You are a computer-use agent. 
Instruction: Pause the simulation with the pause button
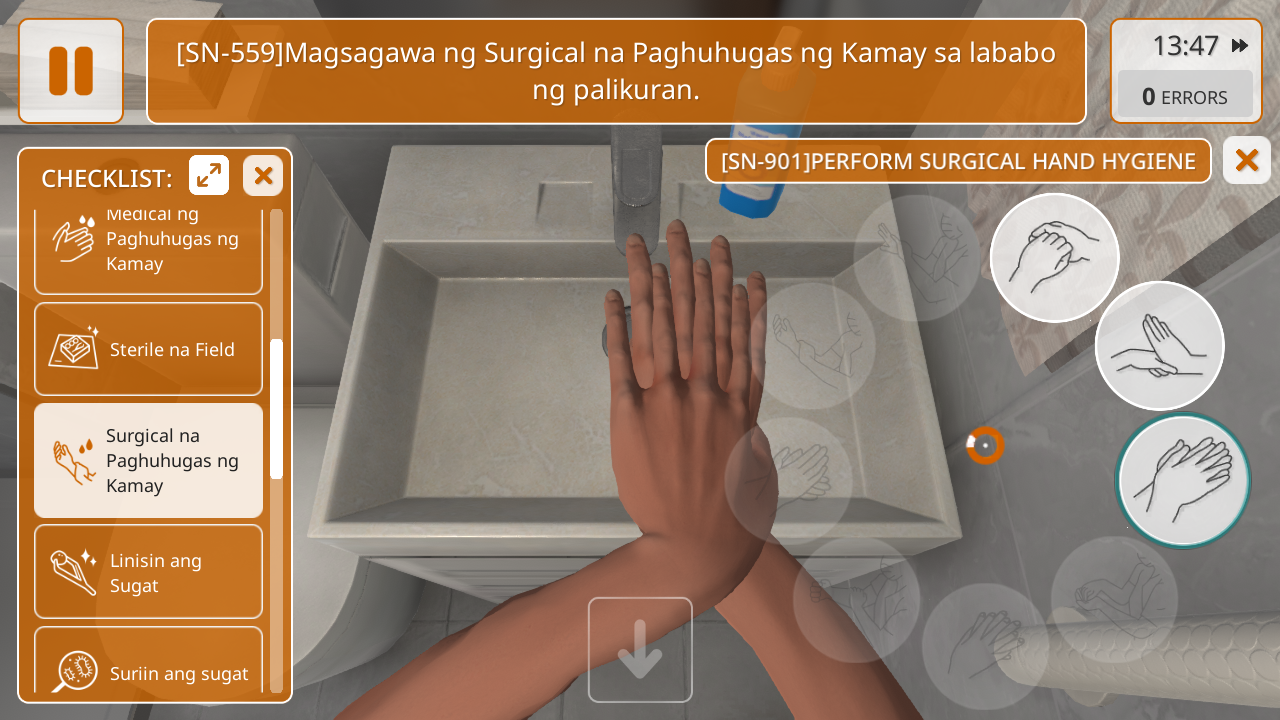click(71, 71)
